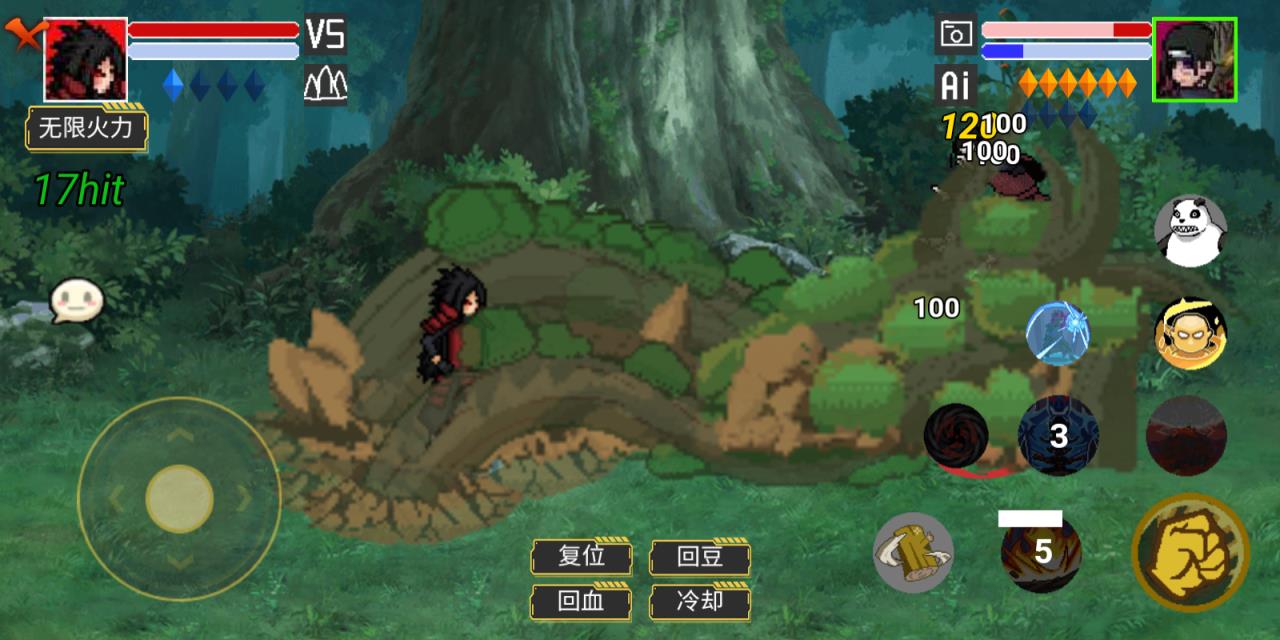This screenshot has width=1280, height=640.
Task: Toggle the 无限火力 mode label
Action: [86, 128]
